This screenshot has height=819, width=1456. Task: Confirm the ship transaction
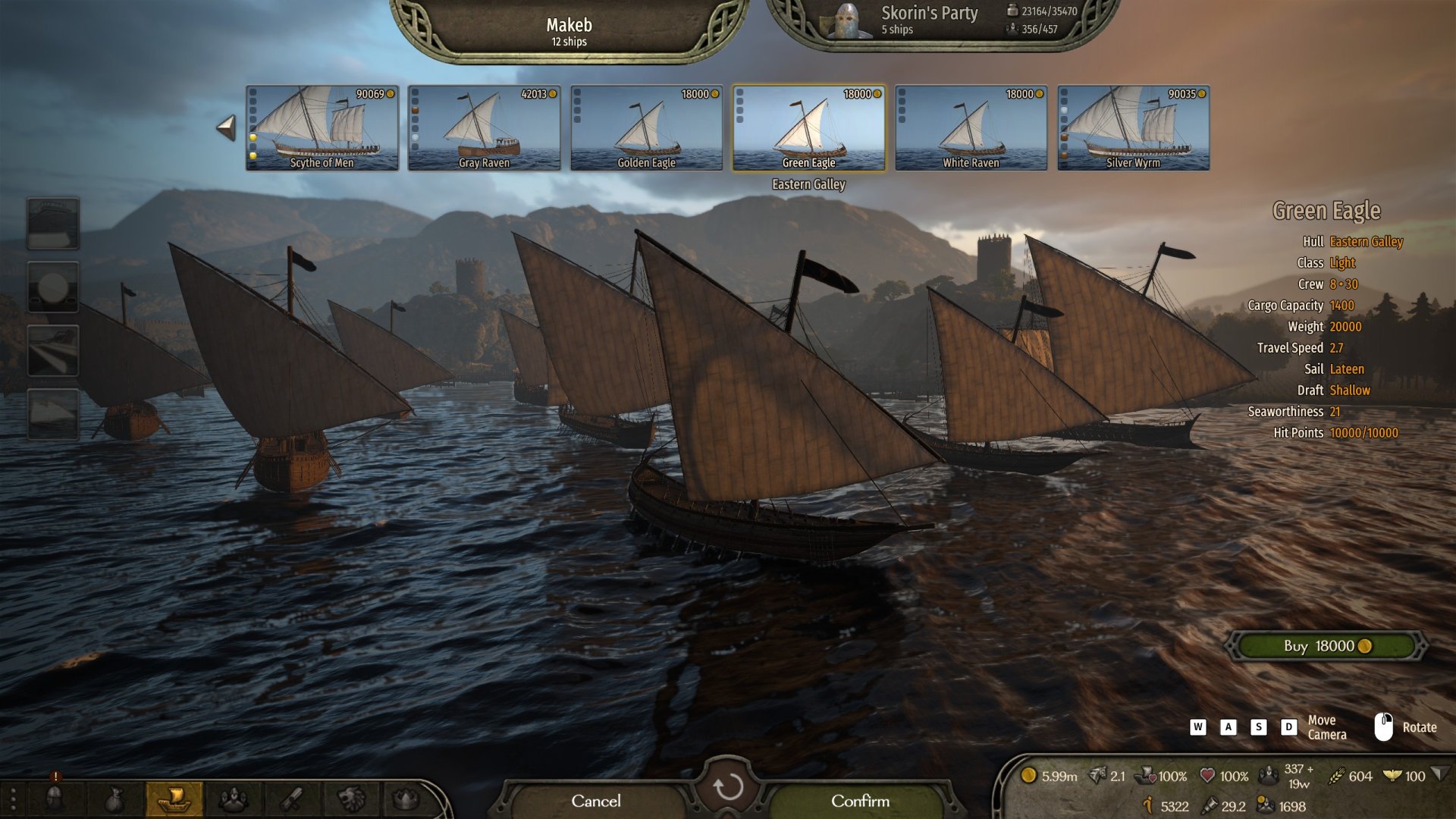coord(860,801)
